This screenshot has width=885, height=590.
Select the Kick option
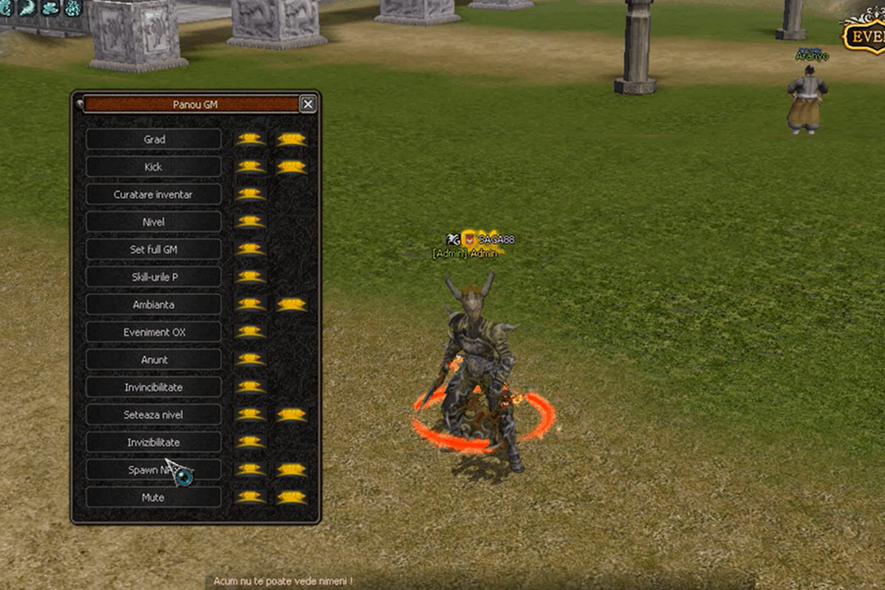click(x=154, y=167)
